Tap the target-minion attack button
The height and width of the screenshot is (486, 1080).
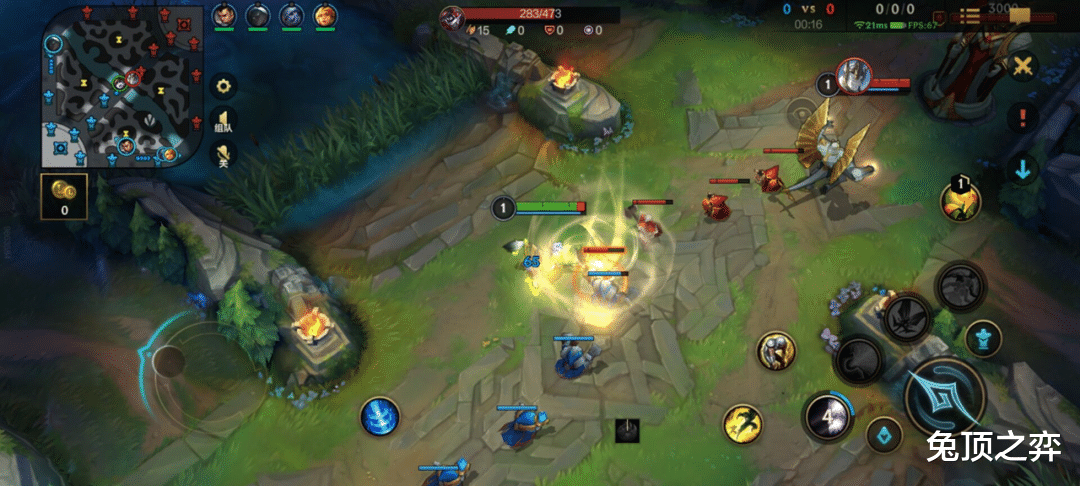pyautogui.click(x=884, y=436)
